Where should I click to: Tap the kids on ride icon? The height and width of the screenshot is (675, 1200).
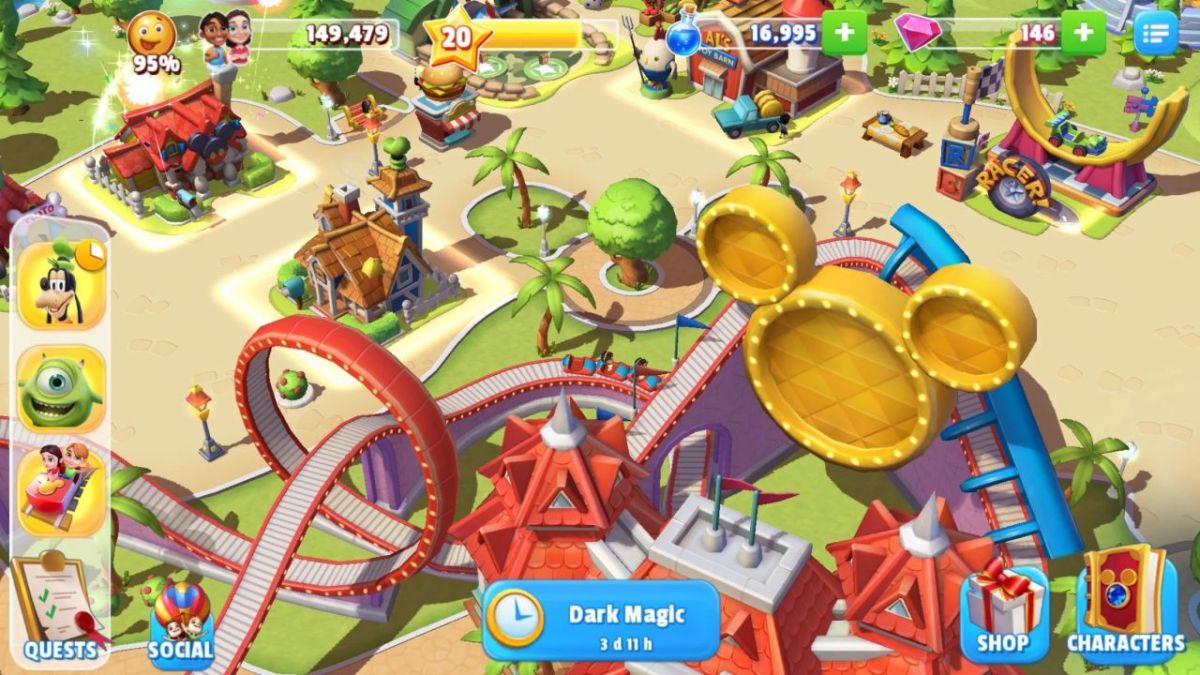(61, 489)
